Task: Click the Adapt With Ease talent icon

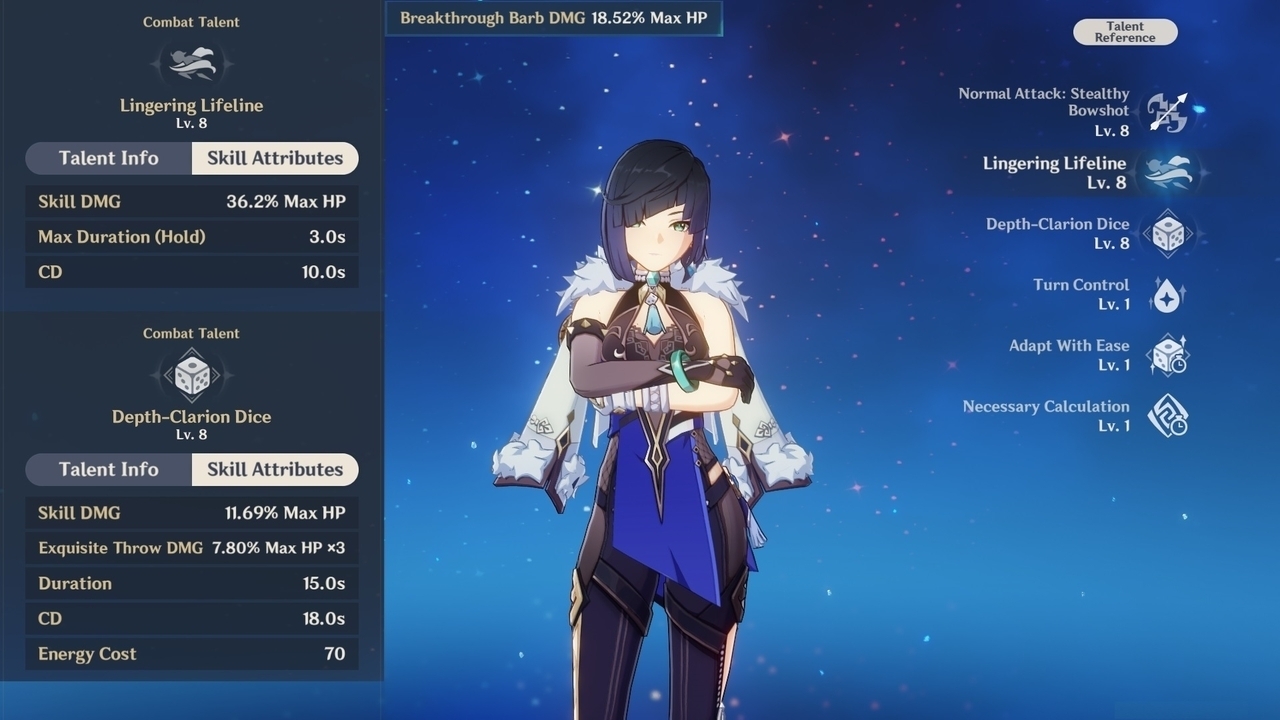Action: [x=1168, y=355]
